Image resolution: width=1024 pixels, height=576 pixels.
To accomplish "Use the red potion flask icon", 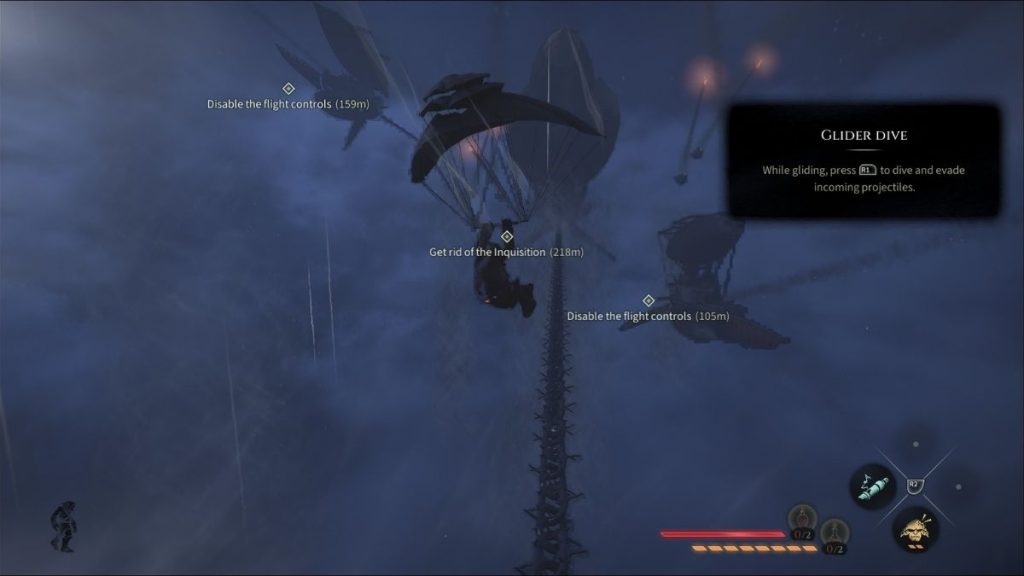I will click(x=803, y=519).
